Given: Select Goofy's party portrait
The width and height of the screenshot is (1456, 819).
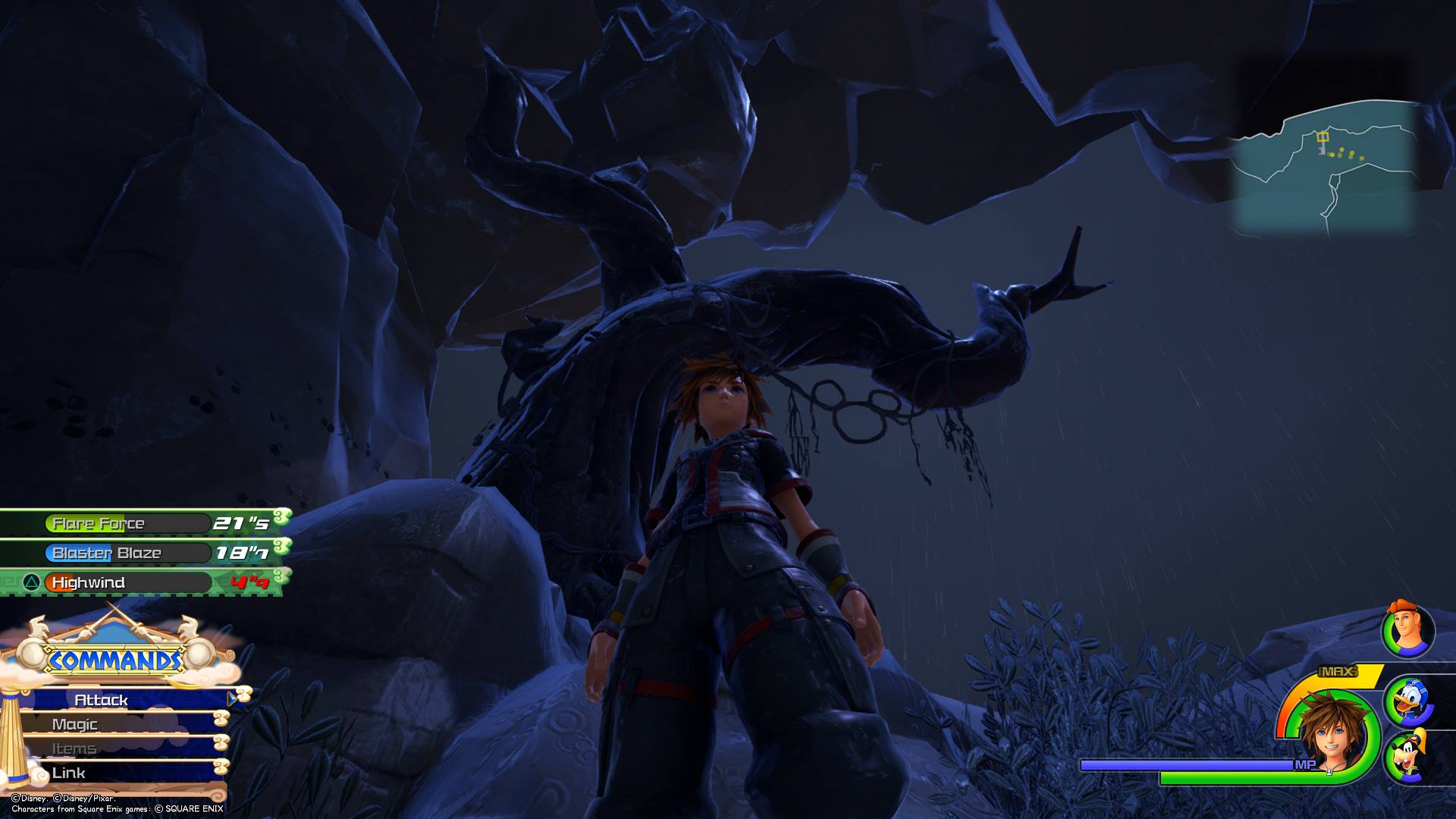Looking at the screenshot, I should [x=1409, y=755].
